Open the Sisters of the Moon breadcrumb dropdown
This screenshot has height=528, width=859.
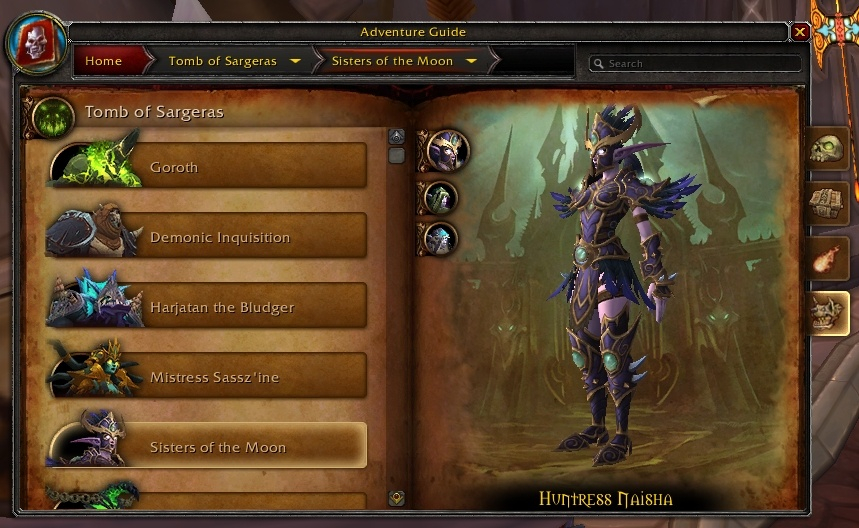tap(471, 61)
